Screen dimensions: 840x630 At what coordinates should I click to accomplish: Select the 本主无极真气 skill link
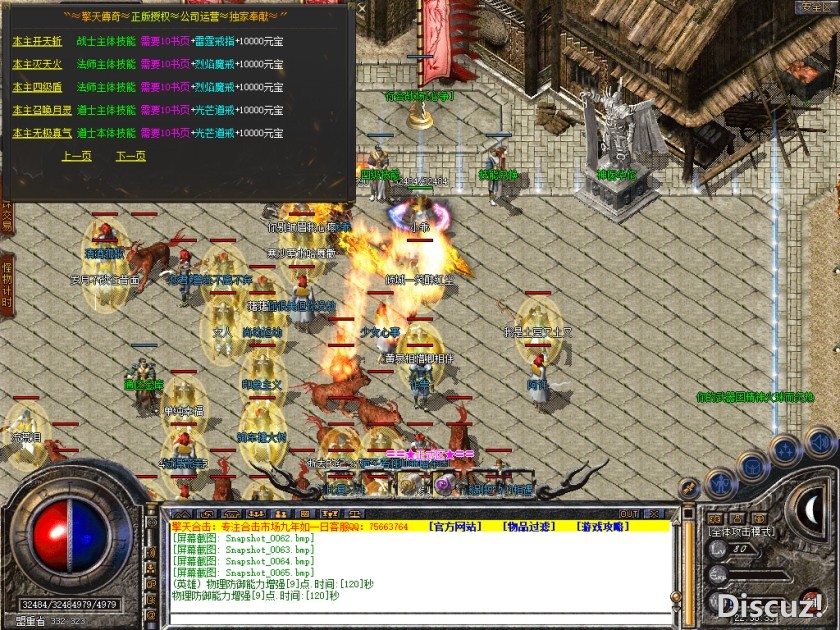(41, 133)
